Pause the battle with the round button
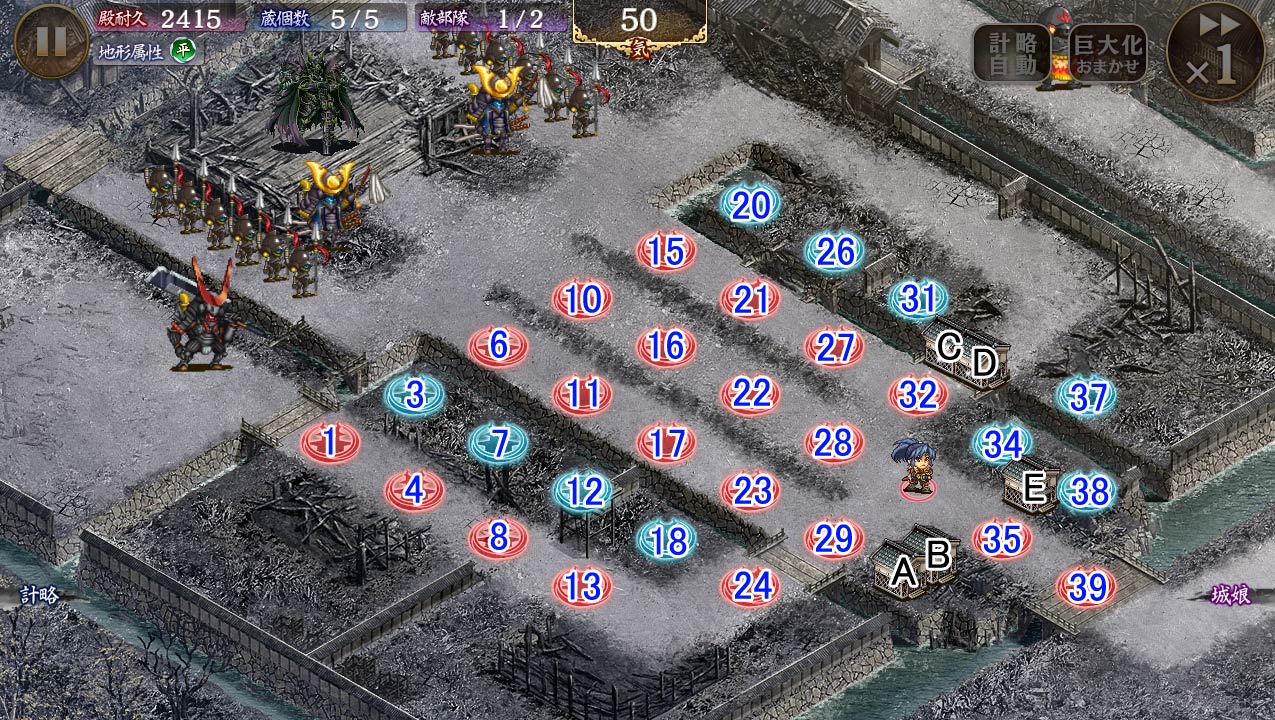Screen dimensions: 1275x720 [x=51, y=42]
